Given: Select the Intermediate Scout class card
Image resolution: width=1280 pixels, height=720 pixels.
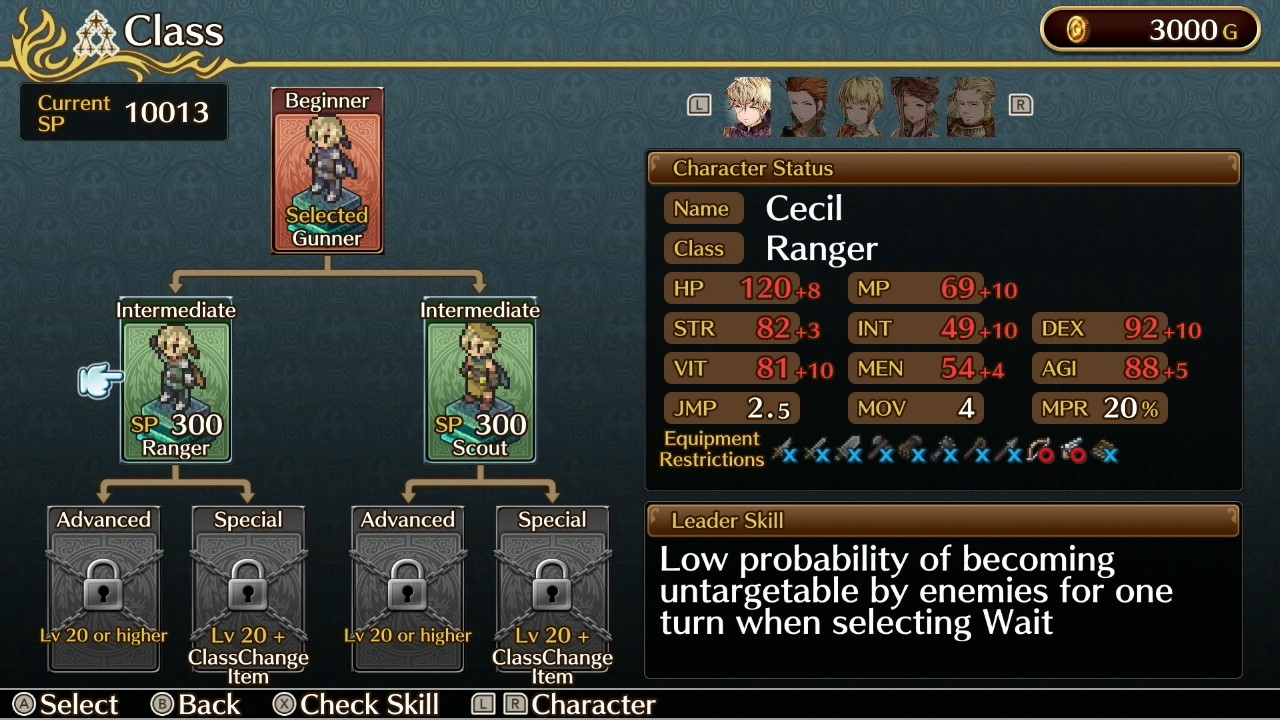Looking at the screenshot, I should (480, 380).
